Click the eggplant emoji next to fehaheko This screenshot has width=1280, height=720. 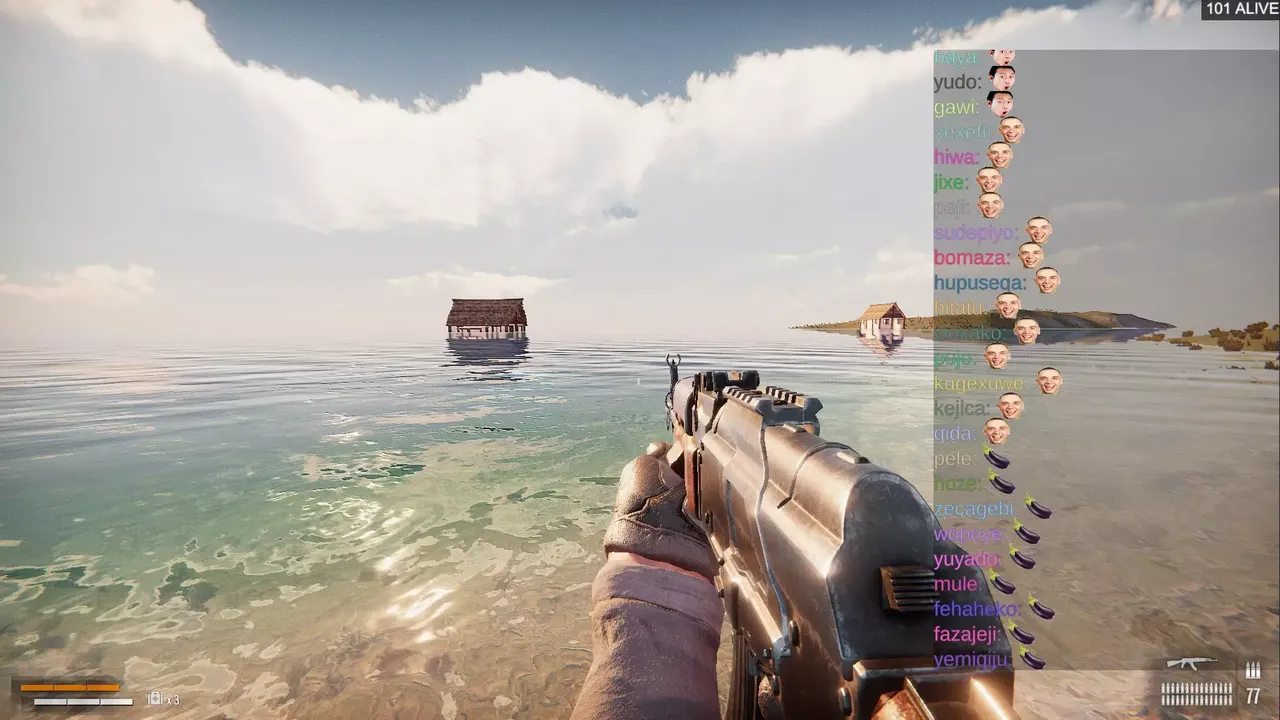[x=1040, y=608]
